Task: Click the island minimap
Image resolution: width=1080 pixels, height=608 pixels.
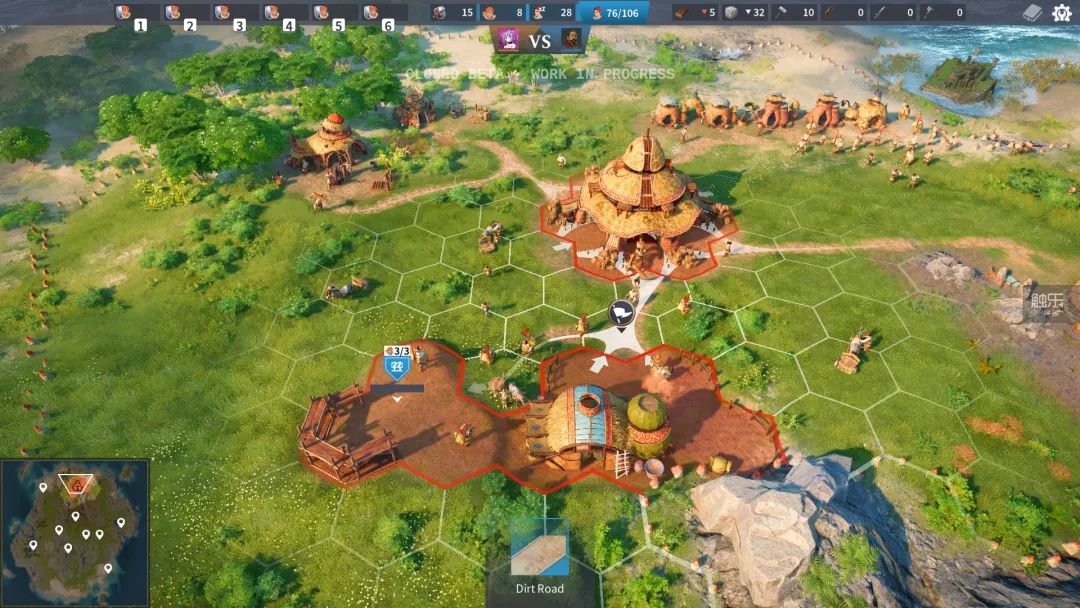Action: click(75, 532)
